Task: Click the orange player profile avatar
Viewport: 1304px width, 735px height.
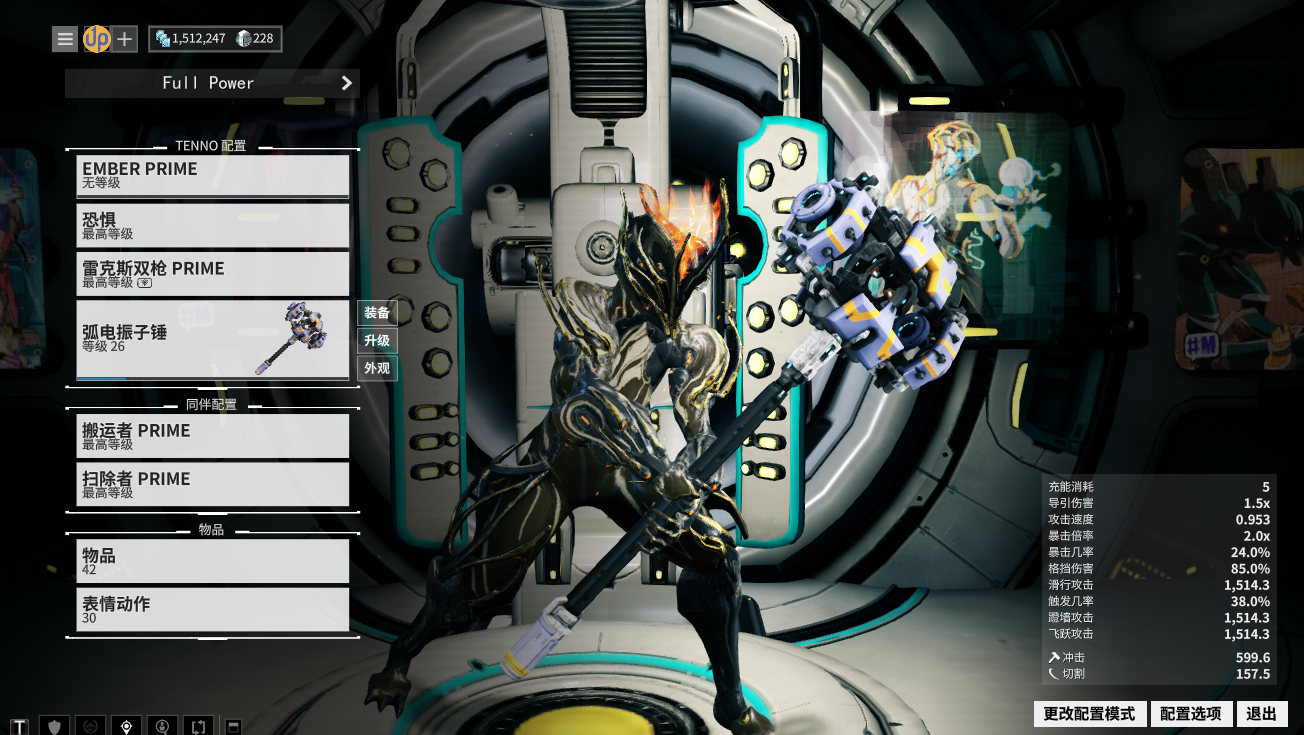Action: point(96,39)
